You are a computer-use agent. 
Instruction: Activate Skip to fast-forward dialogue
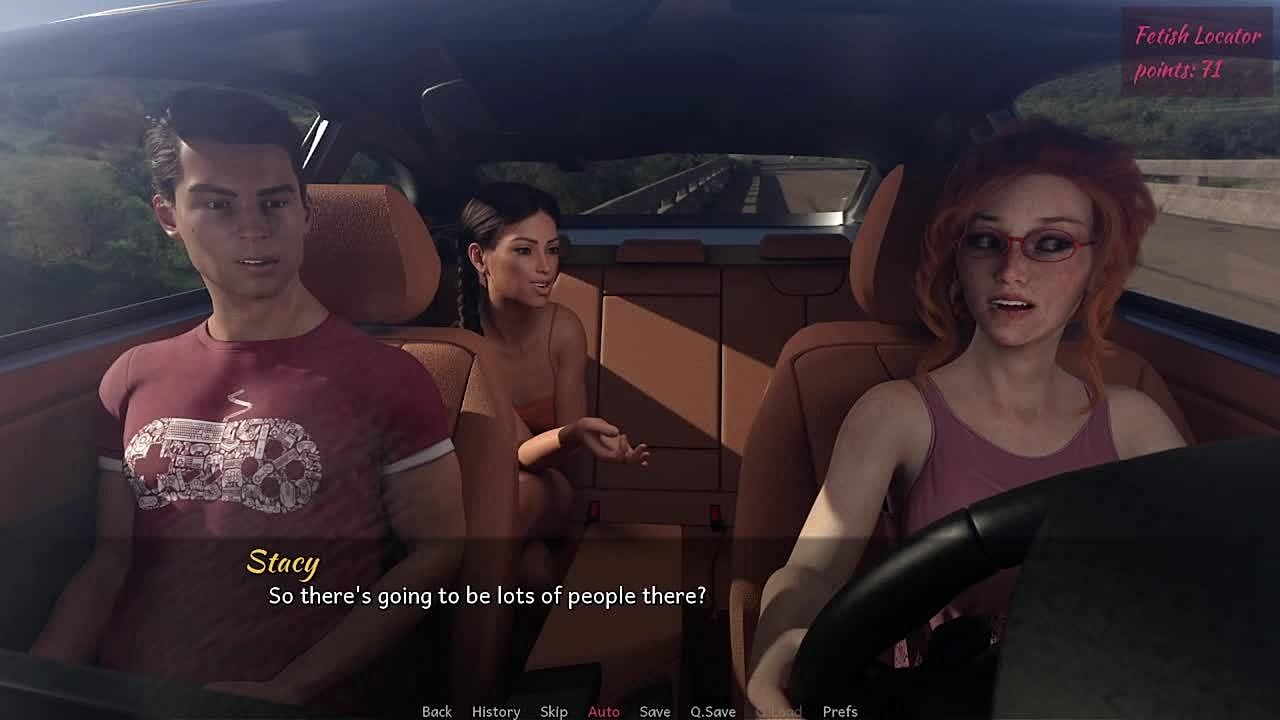pos(554,711)
